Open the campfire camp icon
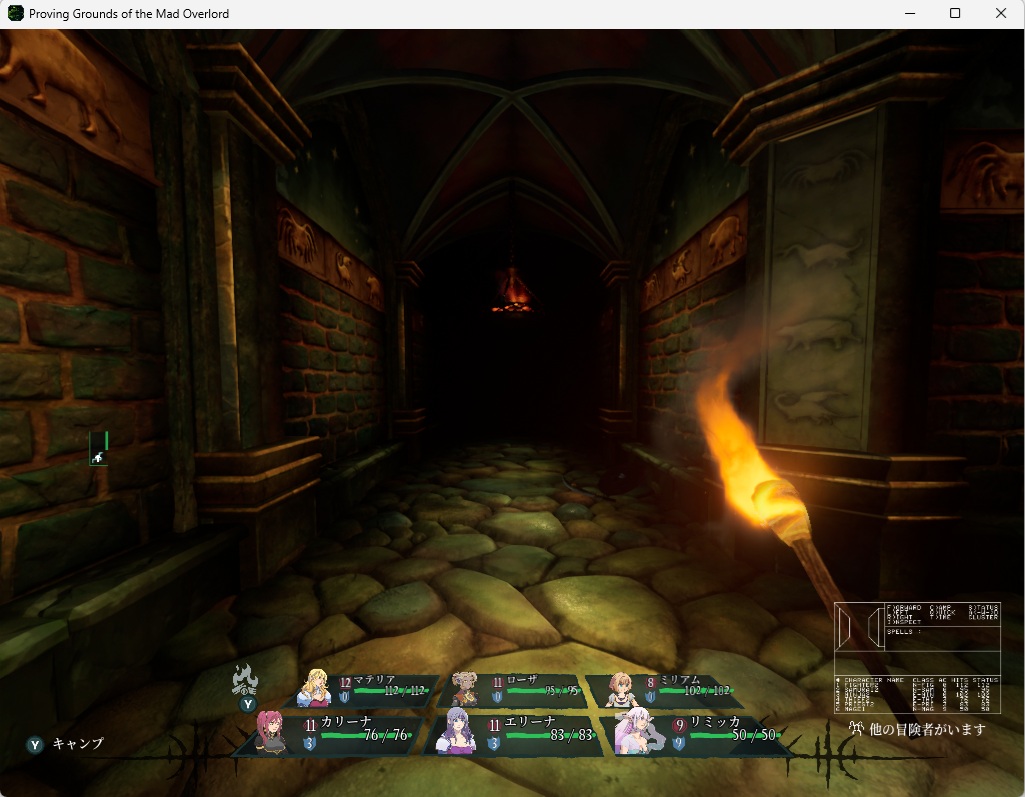The image size is (1025, 797). pos(245,680)
